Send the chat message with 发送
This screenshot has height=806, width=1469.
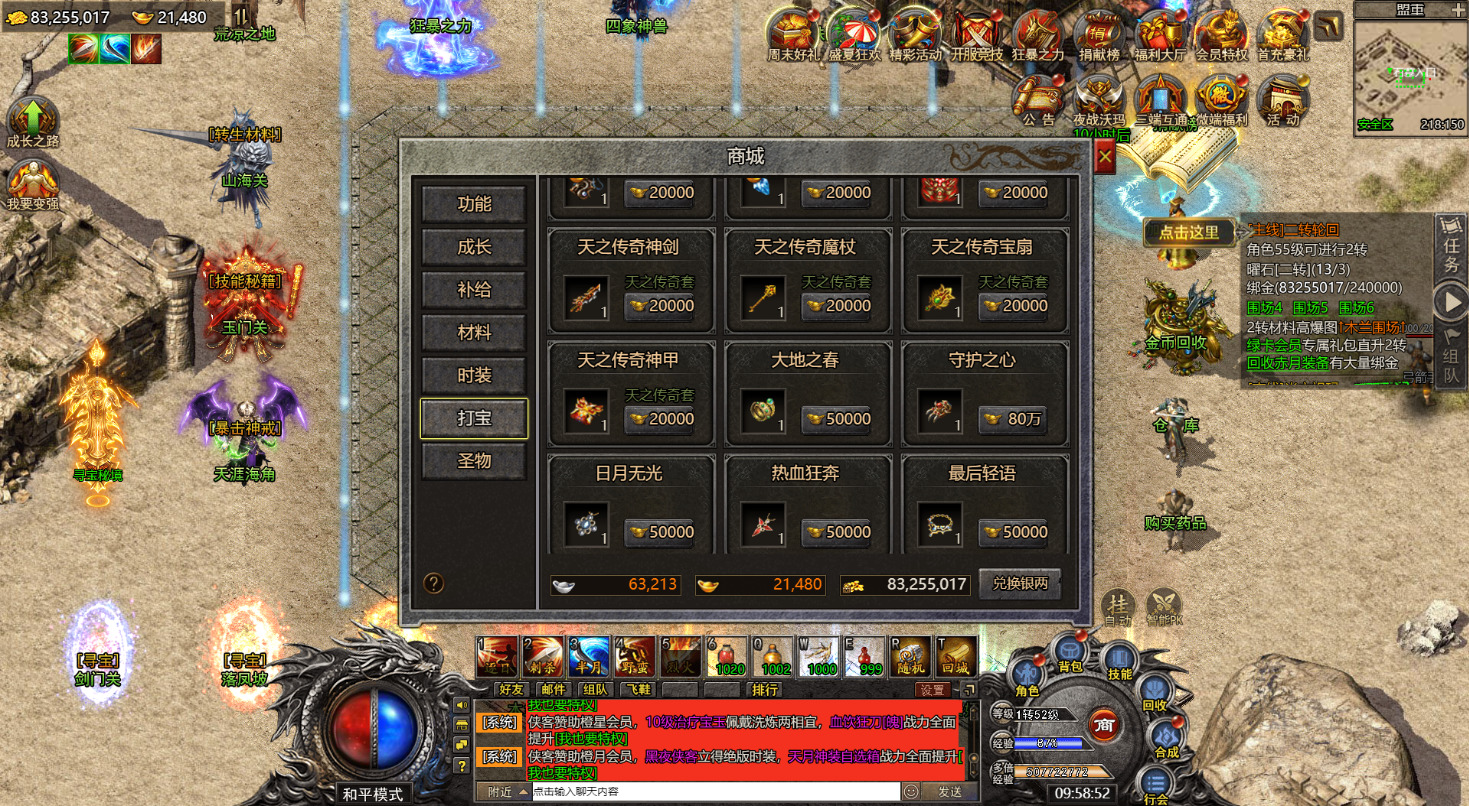pos(949,791)
